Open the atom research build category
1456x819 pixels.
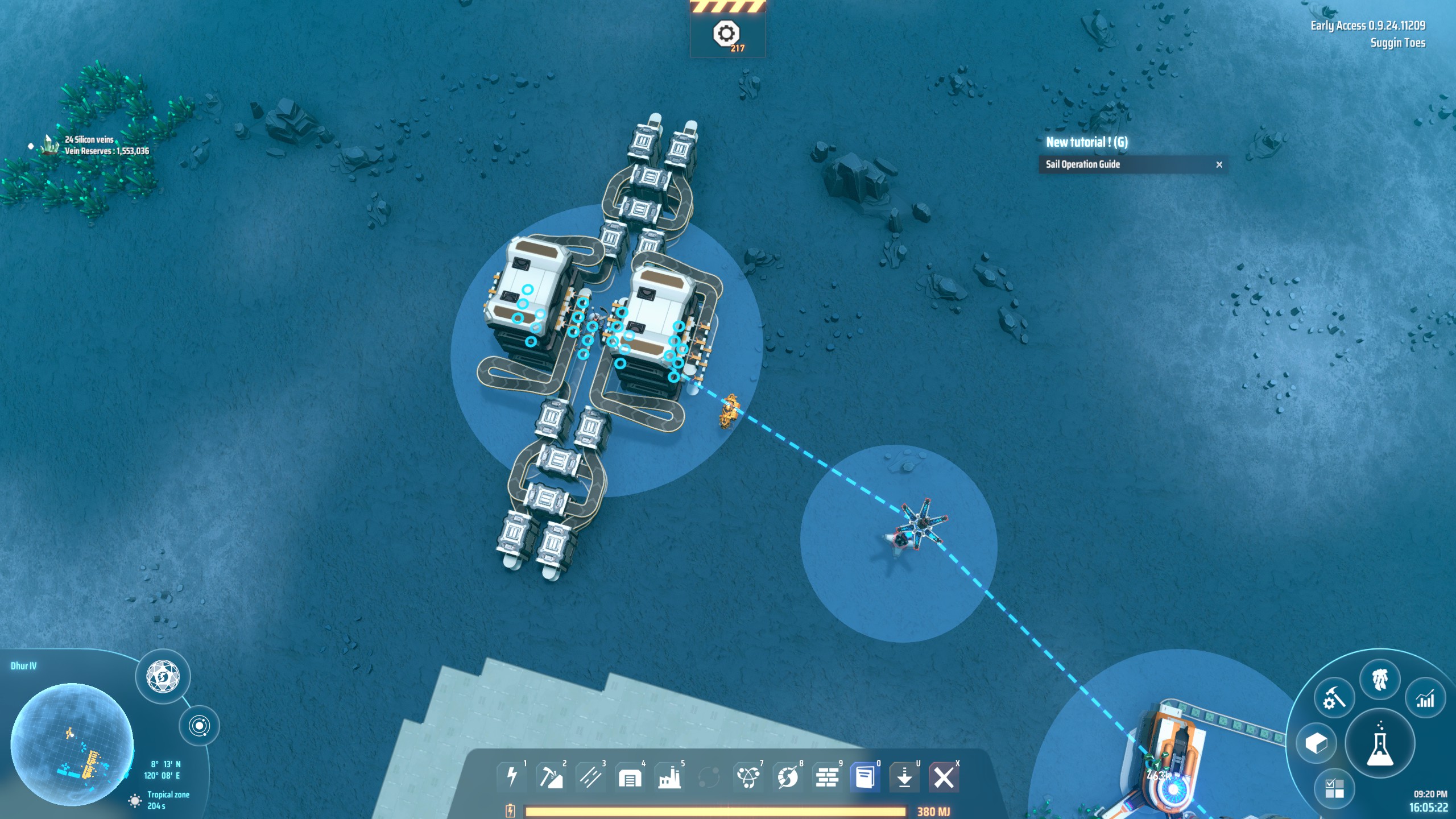coord(747,777)
